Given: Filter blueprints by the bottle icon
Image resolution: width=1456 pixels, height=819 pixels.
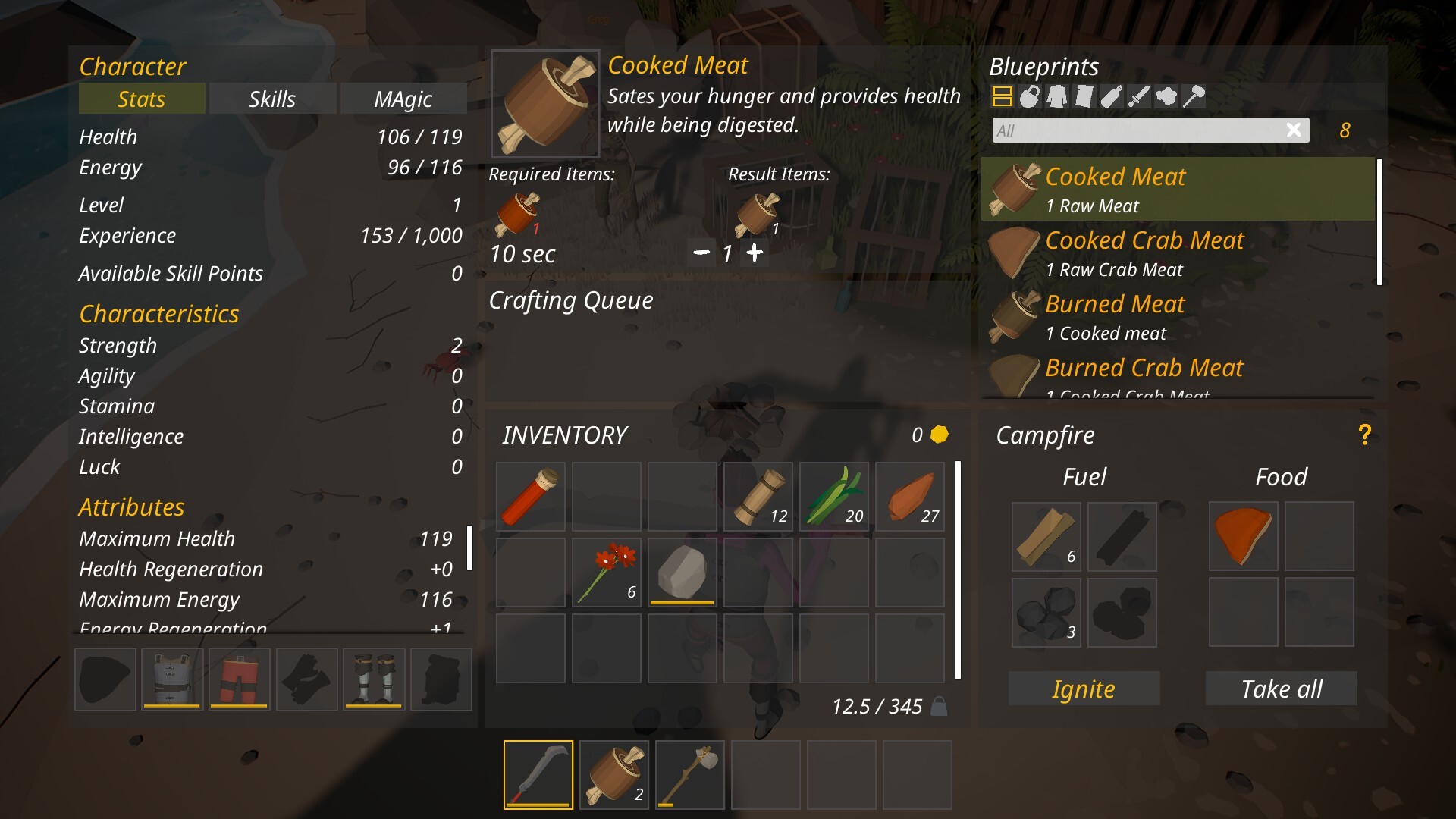Looking at the screenshot, I should (x=1112, y=96).
